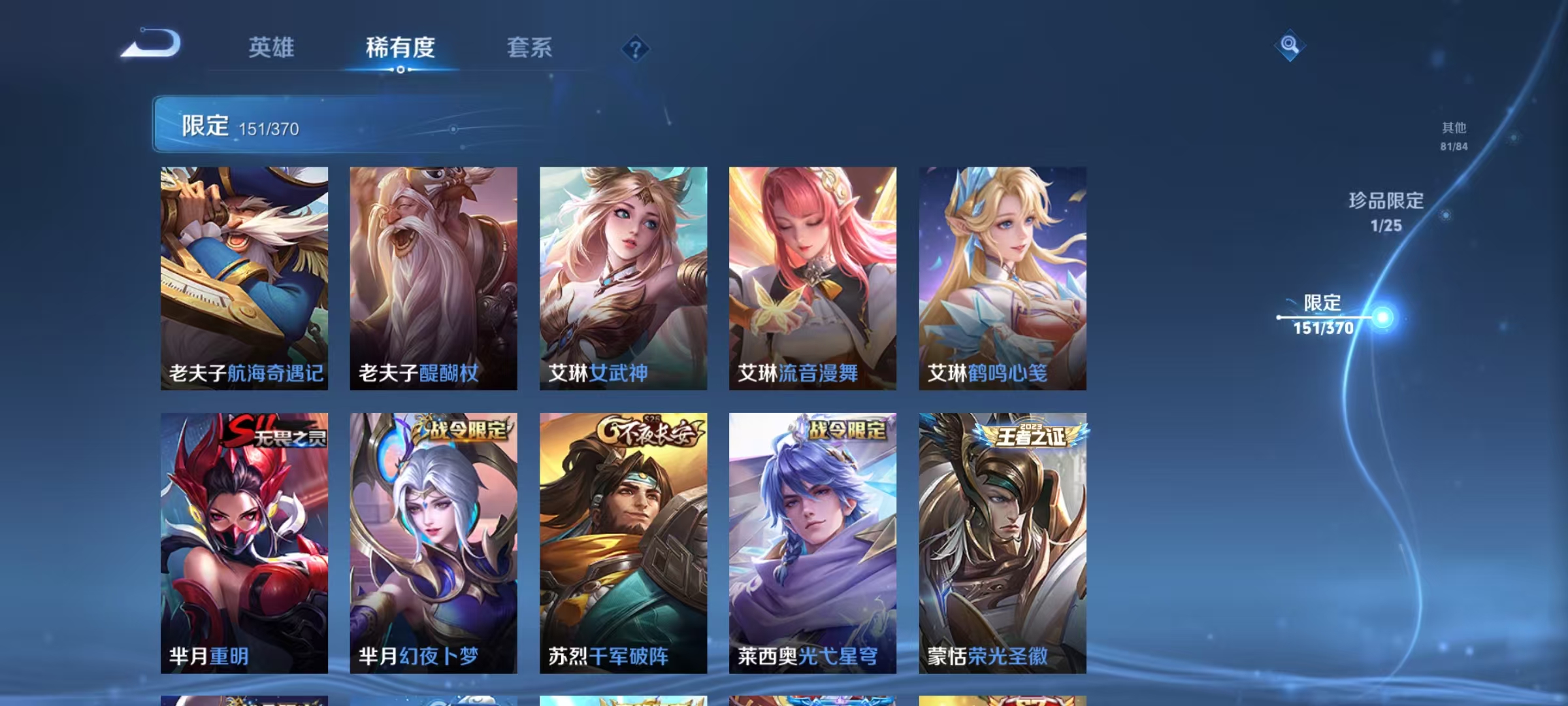Click the question mark help icon
The image size is (1568, 706).
634,50
